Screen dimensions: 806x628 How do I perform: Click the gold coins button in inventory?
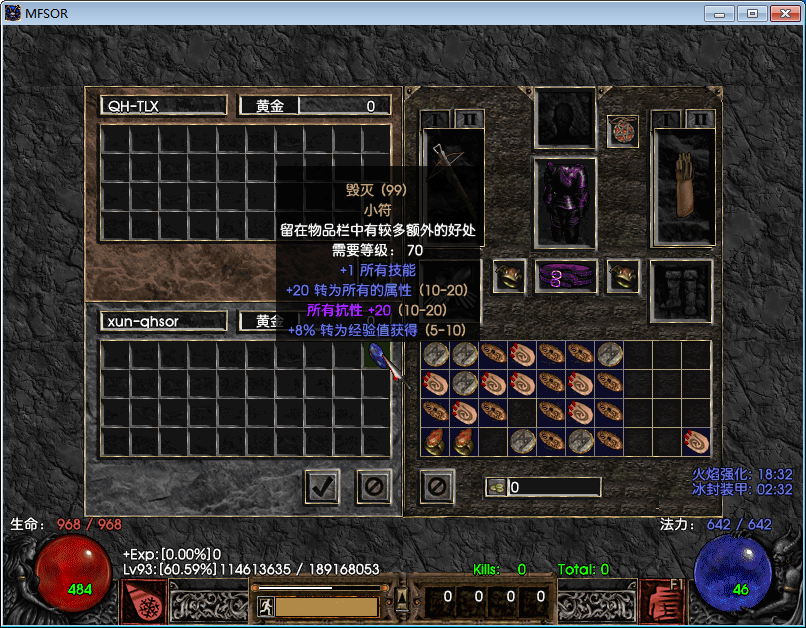(496, 487)
